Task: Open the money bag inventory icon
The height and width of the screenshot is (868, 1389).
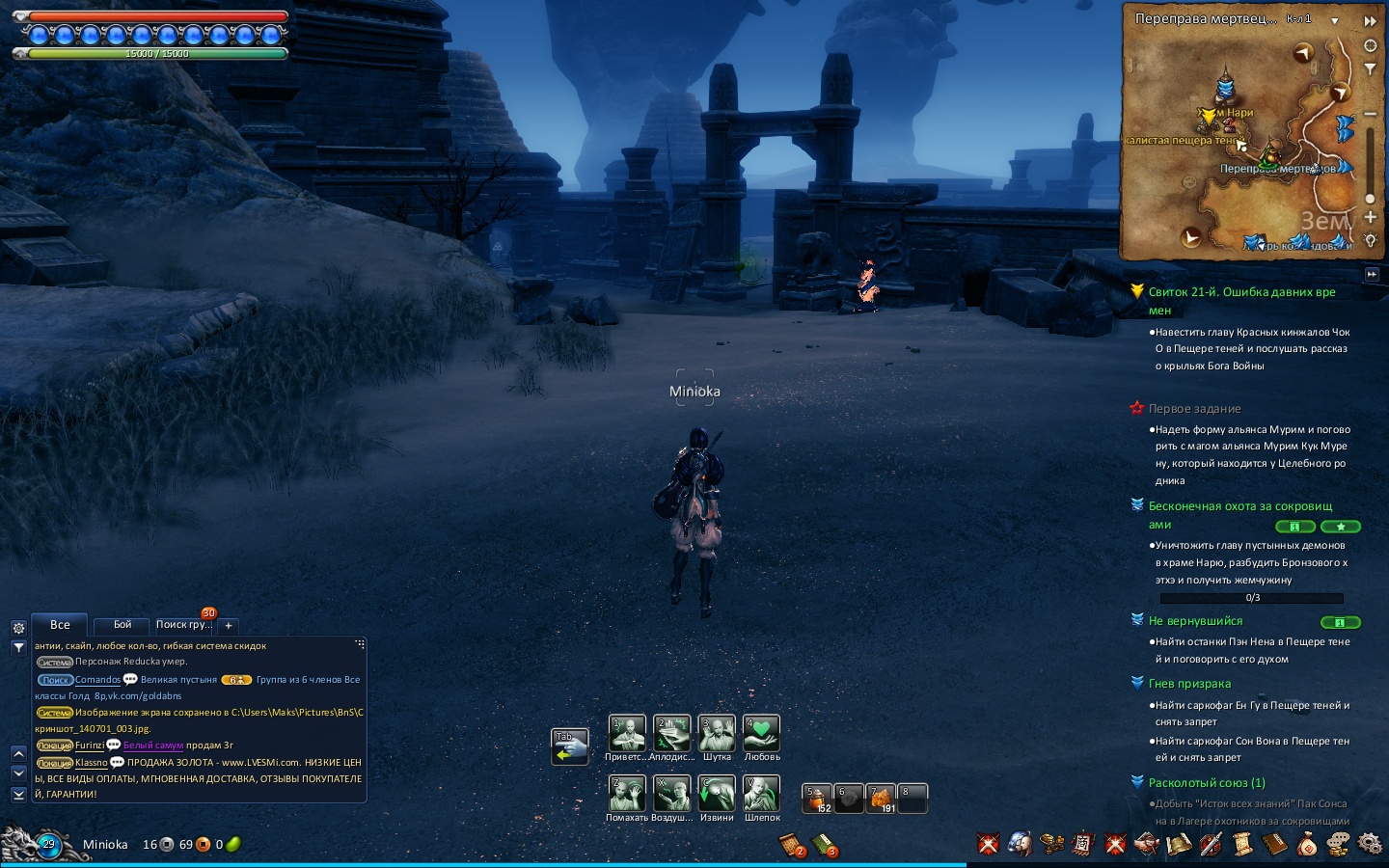Action: 1307,845
